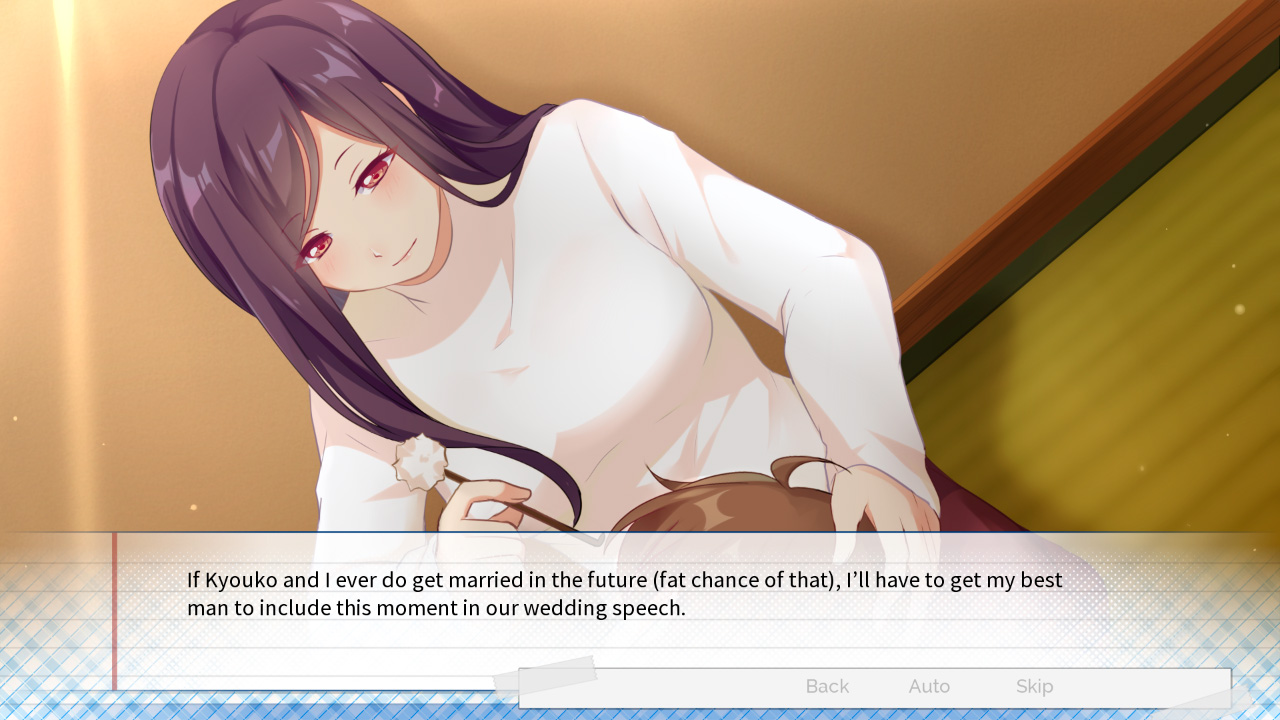Select Back to rewind the dialogue
1280x720 pixels.
826,686
